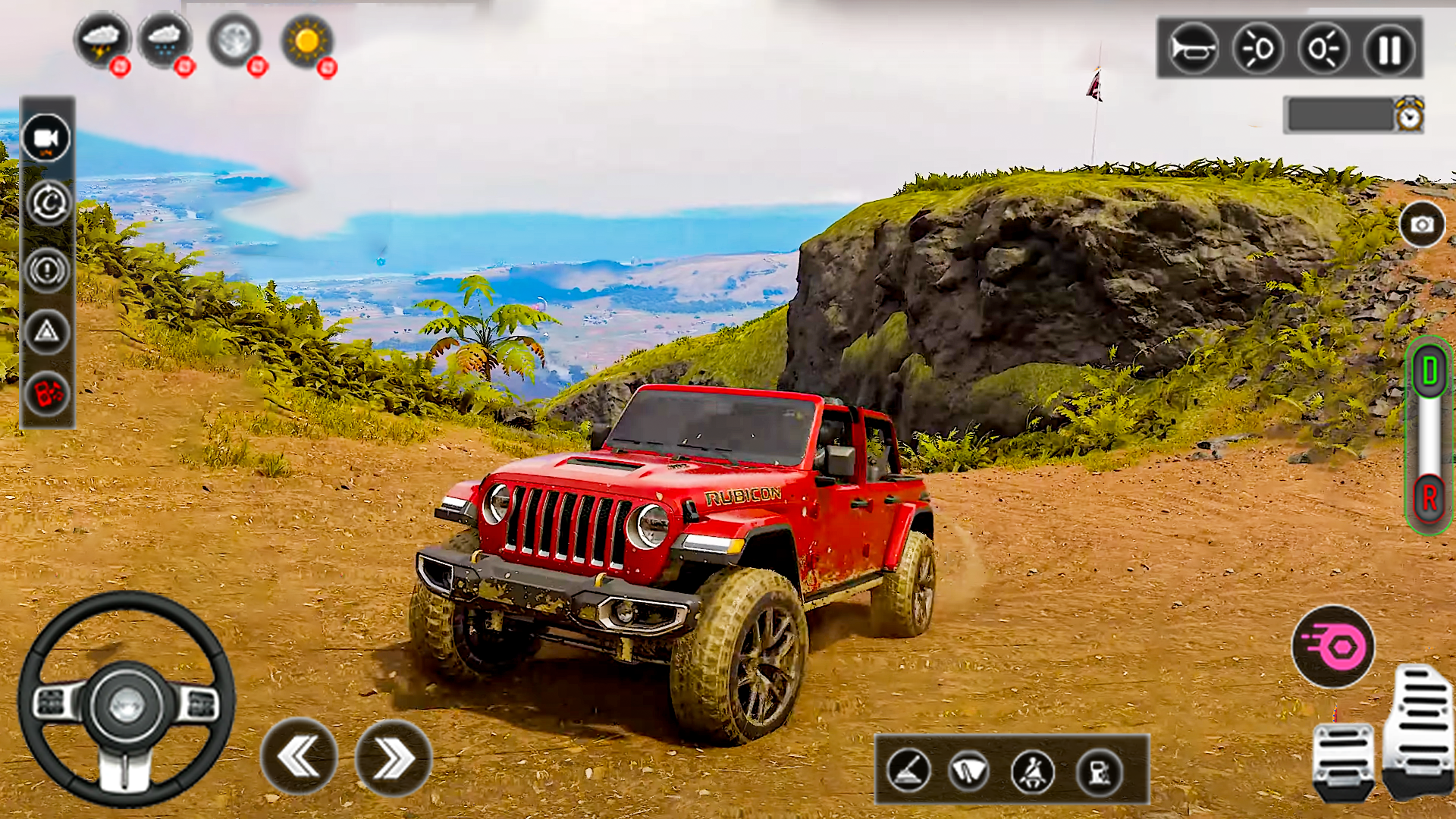Fasten the seatbelt icon
This screenshot has width=1456, height=819.
point(1033,772)
